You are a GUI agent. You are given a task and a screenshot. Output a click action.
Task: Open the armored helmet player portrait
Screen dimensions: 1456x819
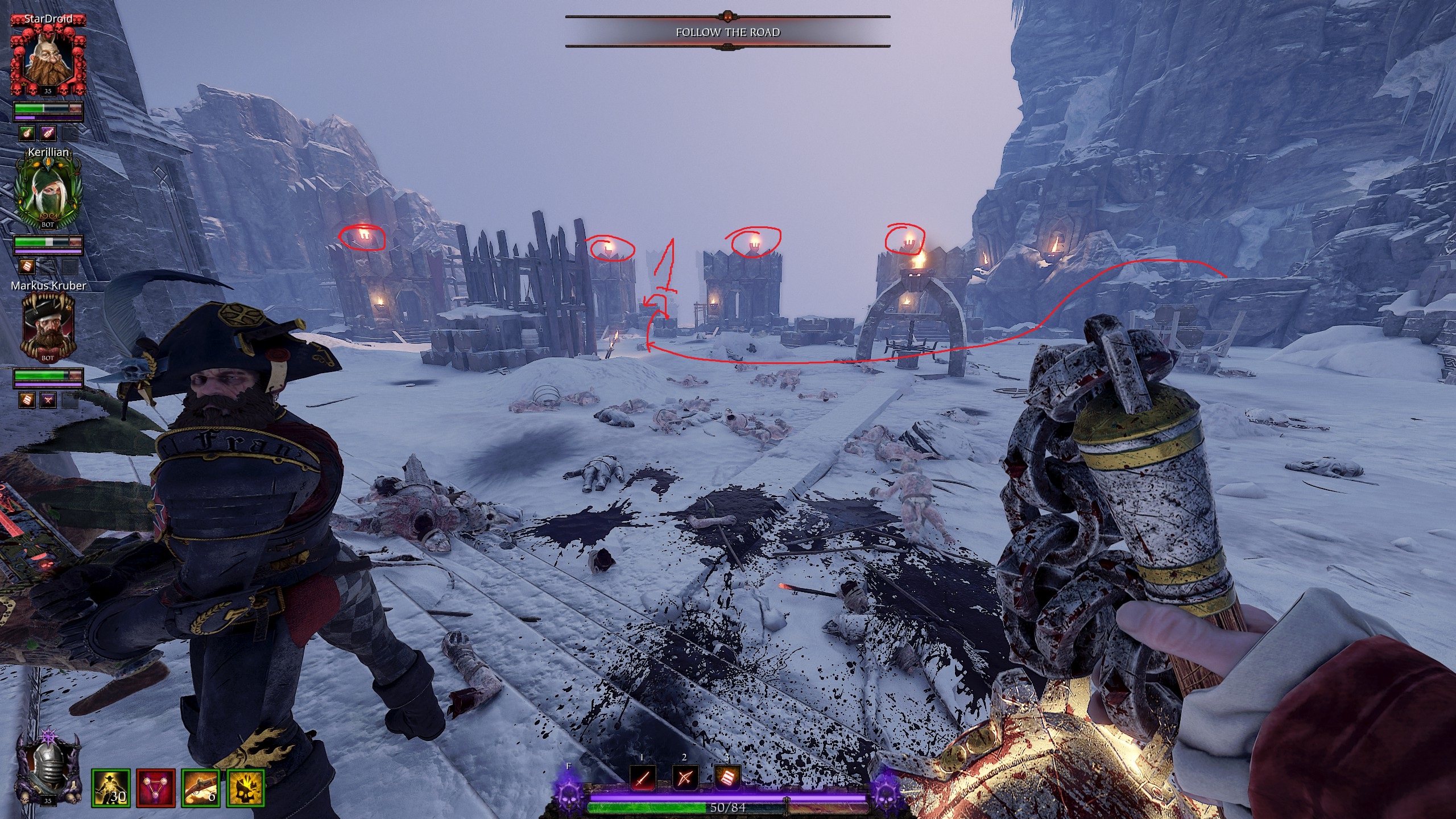(48, 768)
